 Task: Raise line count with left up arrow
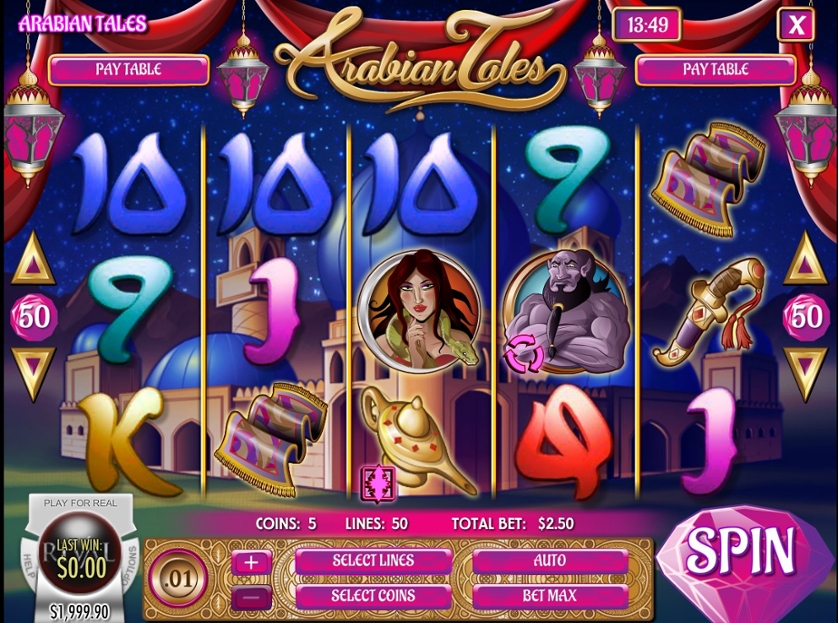click(x=32, y=262)
